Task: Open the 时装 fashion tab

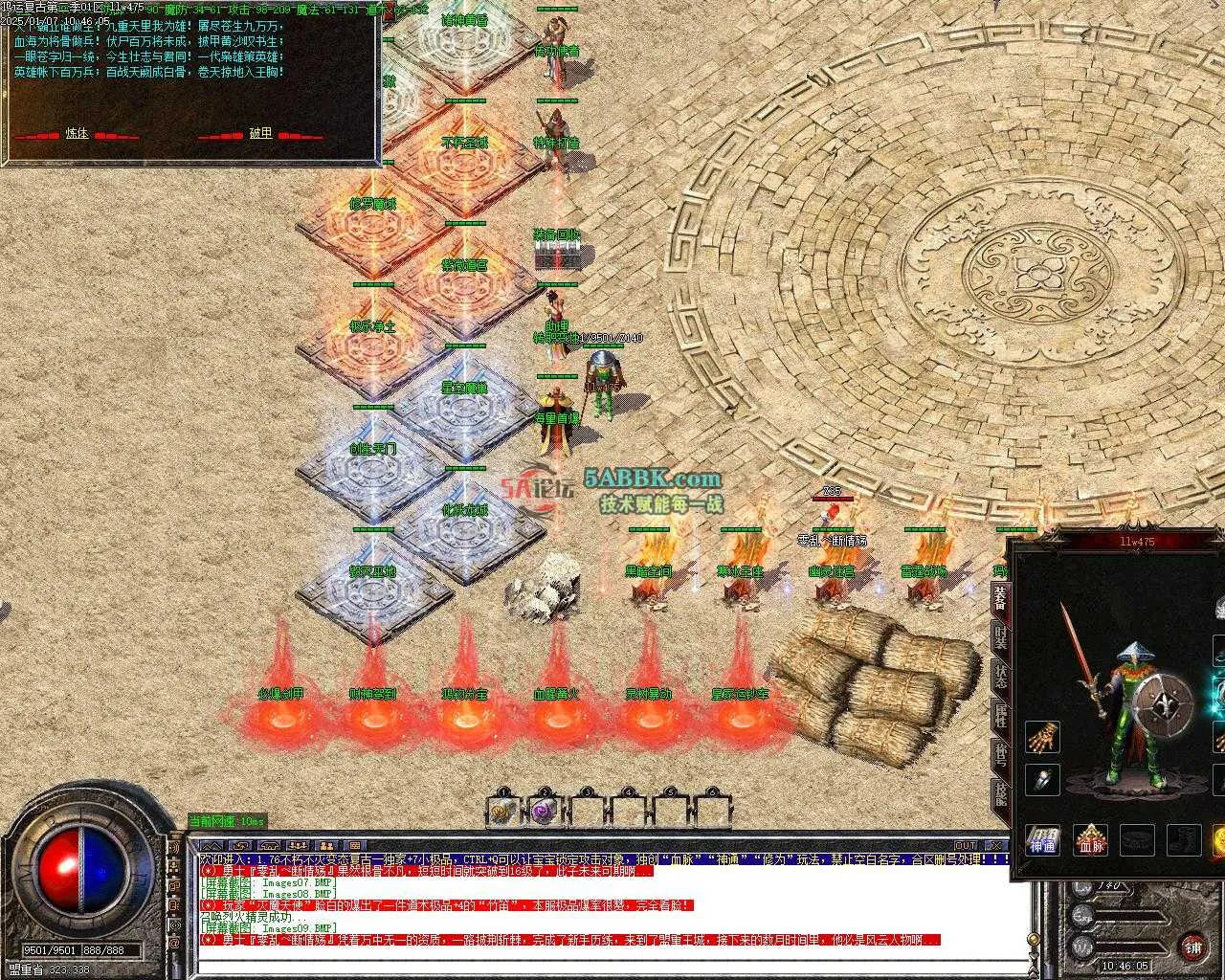Action: click(1000, 637)
